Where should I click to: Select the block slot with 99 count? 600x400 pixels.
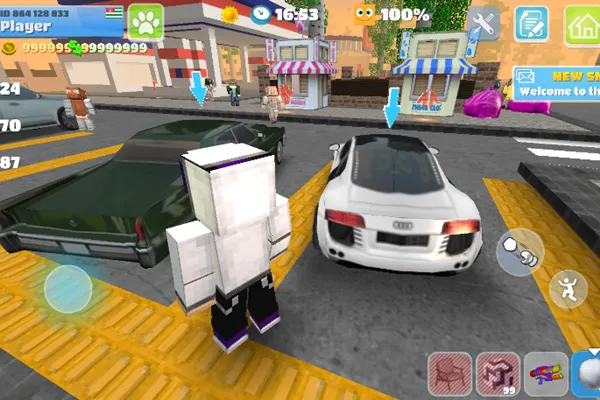pyautogui.click(x=497, y=373)
